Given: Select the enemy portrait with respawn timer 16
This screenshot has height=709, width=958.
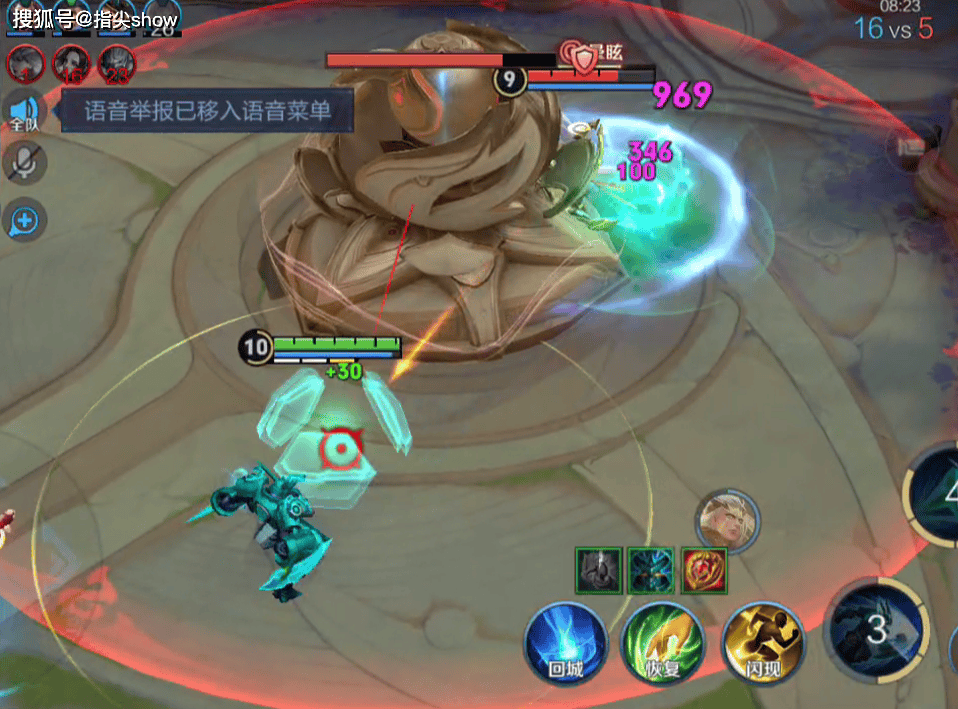Looking at the screenshot, I should 70,64.
